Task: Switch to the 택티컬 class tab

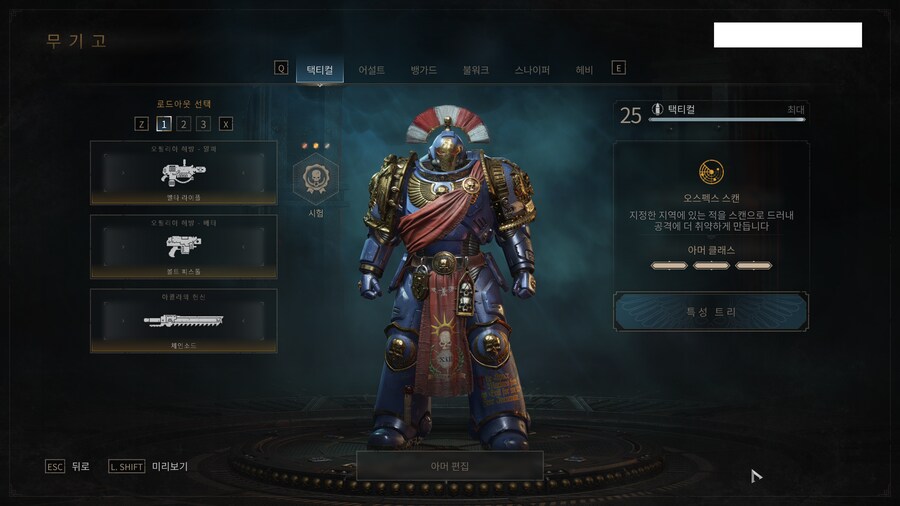Action: click(320, 70)
